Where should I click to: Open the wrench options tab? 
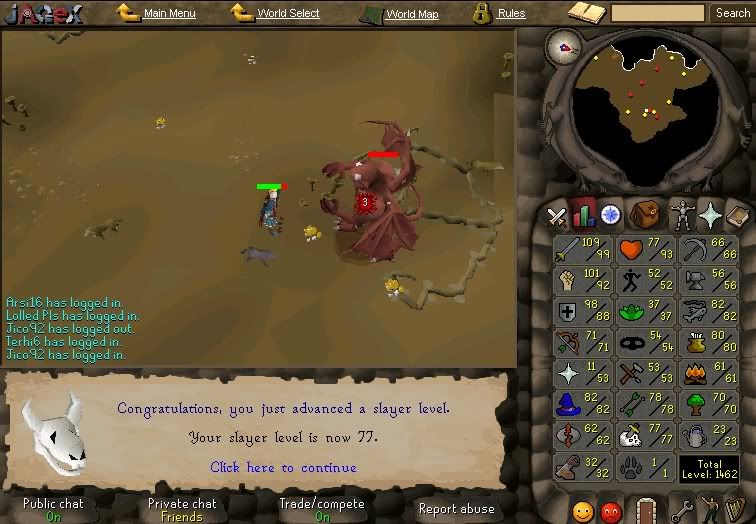(x=681, y=508)
